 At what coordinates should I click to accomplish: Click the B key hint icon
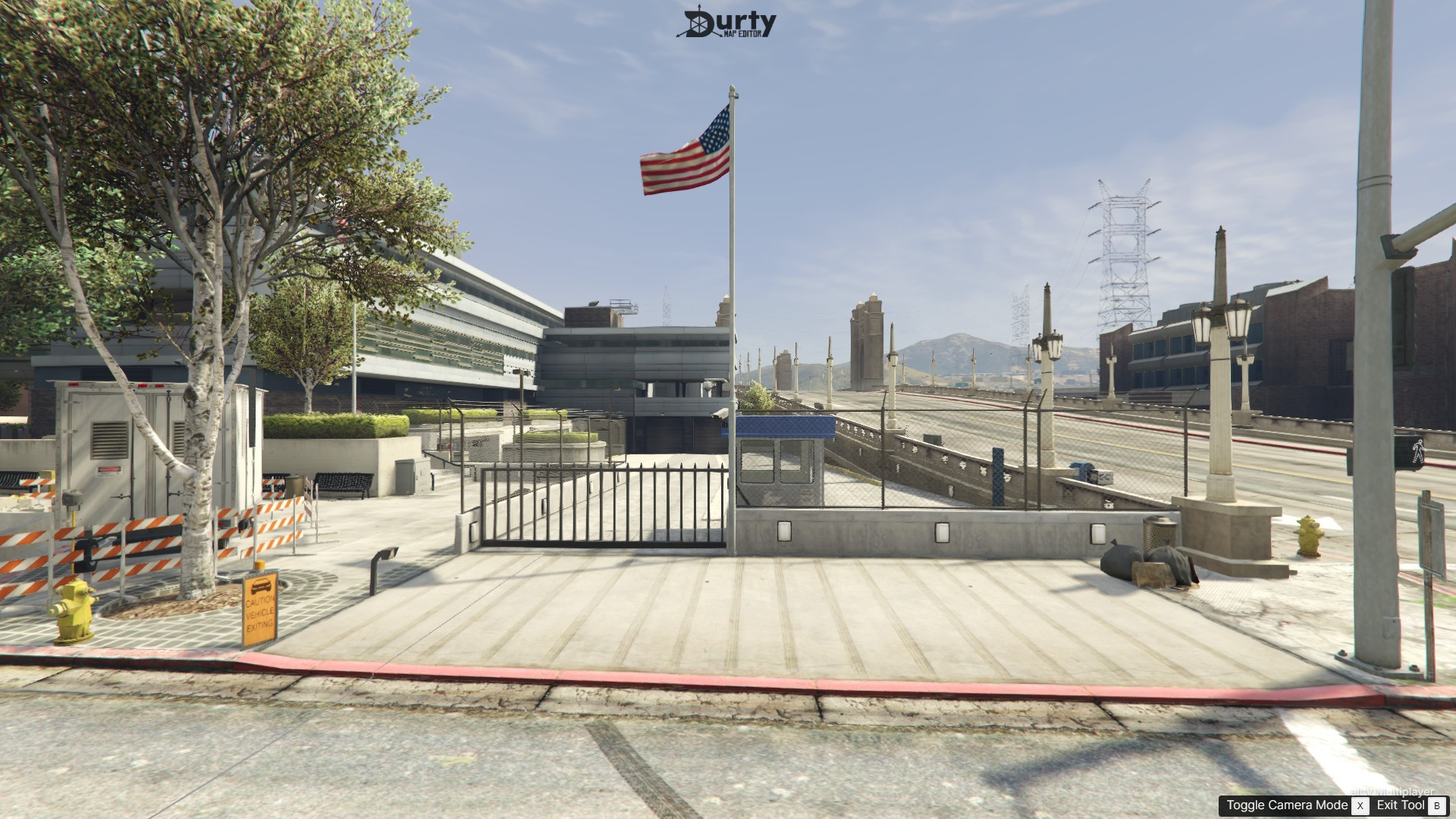pos(1439,805)
